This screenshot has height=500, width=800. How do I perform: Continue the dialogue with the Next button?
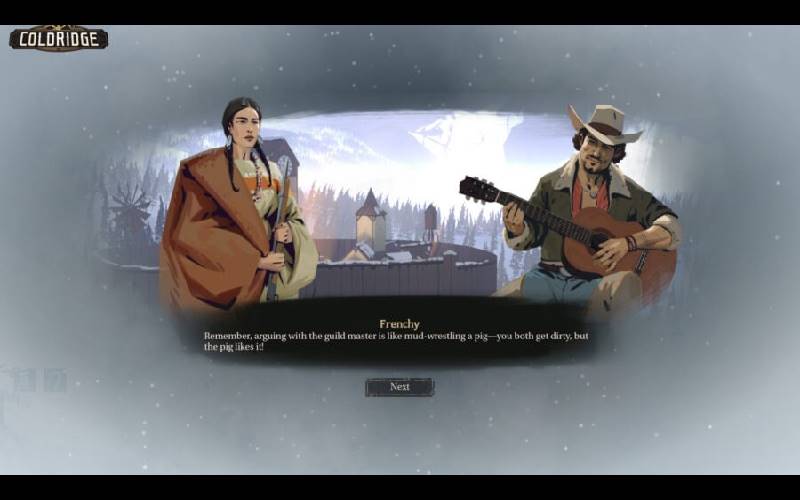tap(399, 387)
